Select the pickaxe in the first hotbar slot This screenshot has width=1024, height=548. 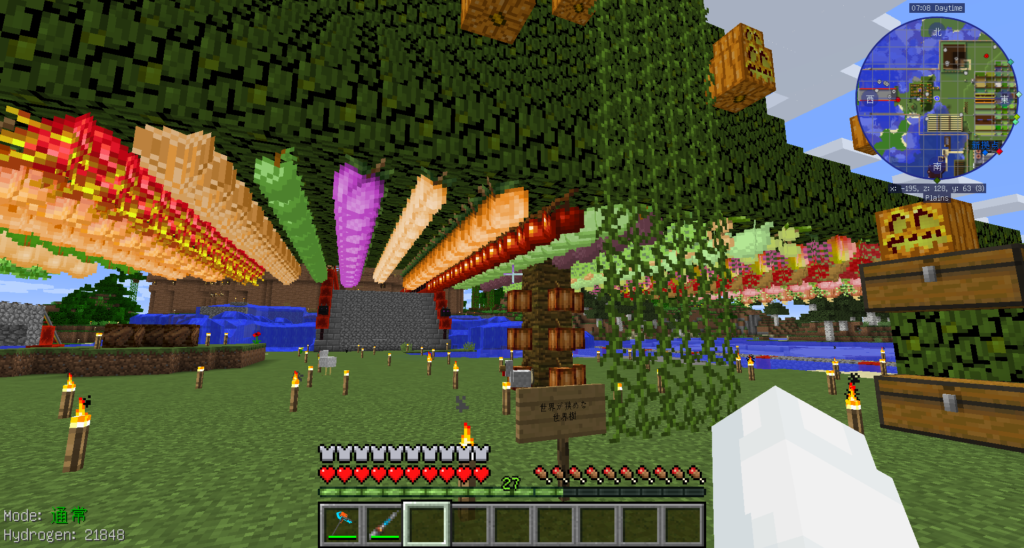(340, 523)
